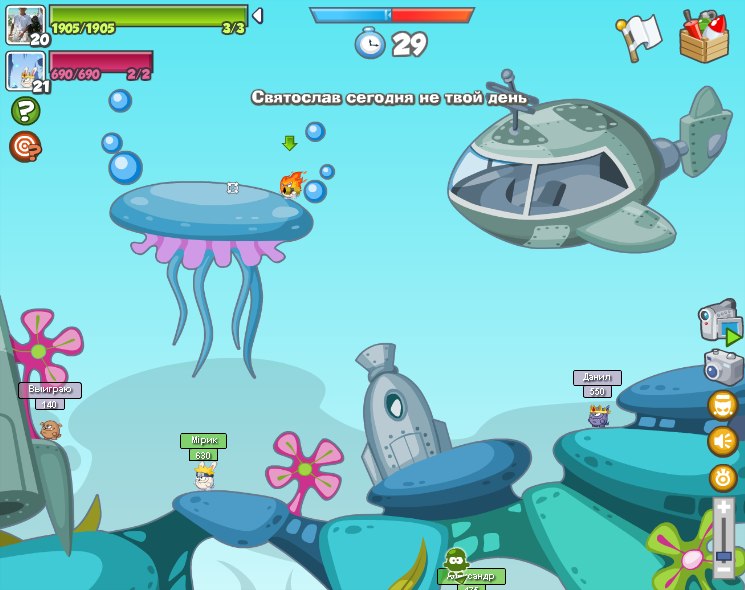
Task: Click the white surrender flag icon
Action: (x=640, y=36)
